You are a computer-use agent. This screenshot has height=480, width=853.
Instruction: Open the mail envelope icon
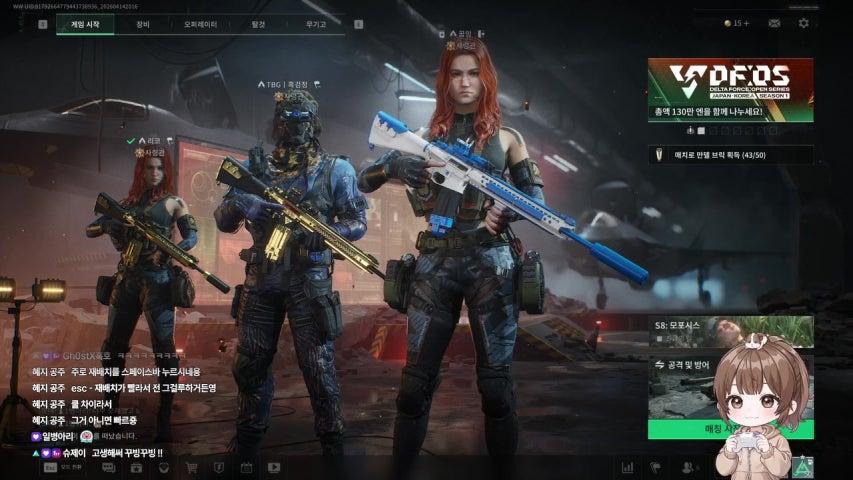point(774,23)
